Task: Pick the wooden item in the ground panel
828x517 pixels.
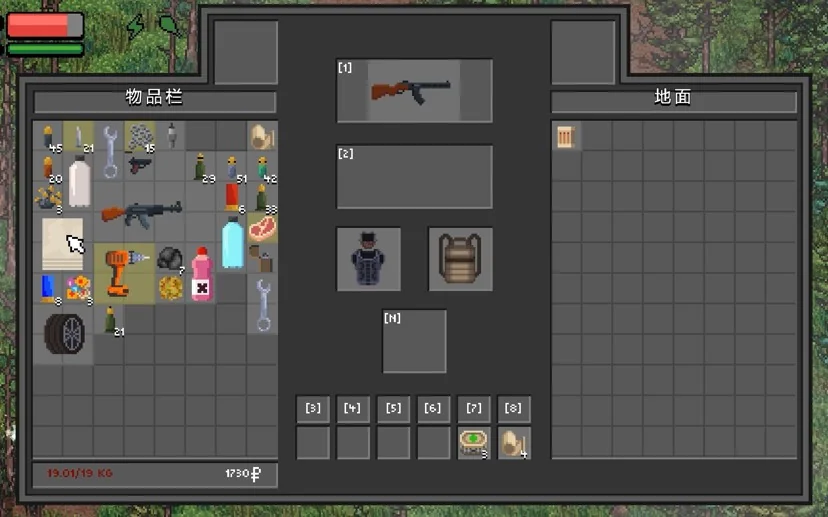Action: [x=567, y=137]
